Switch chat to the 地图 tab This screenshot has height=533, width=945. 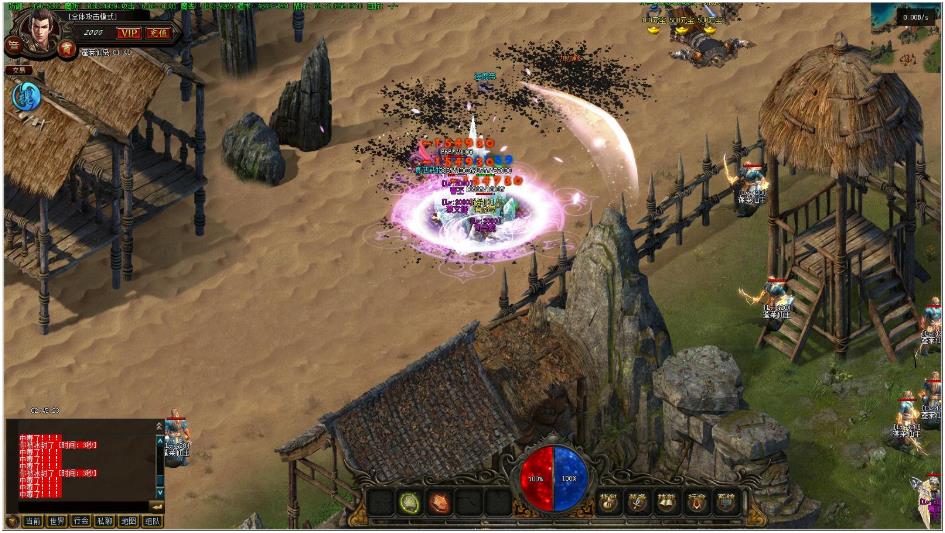129,521
